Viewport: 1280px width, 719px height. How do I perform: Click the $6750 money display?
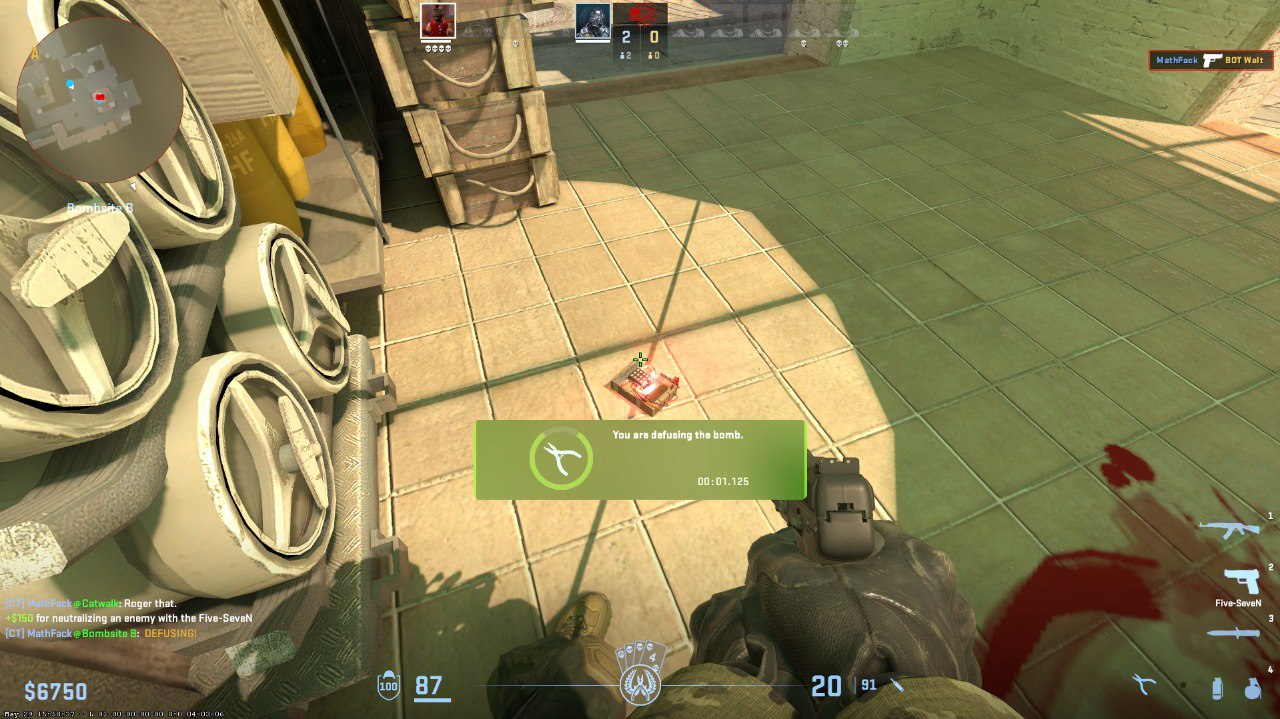pos(56,692)
